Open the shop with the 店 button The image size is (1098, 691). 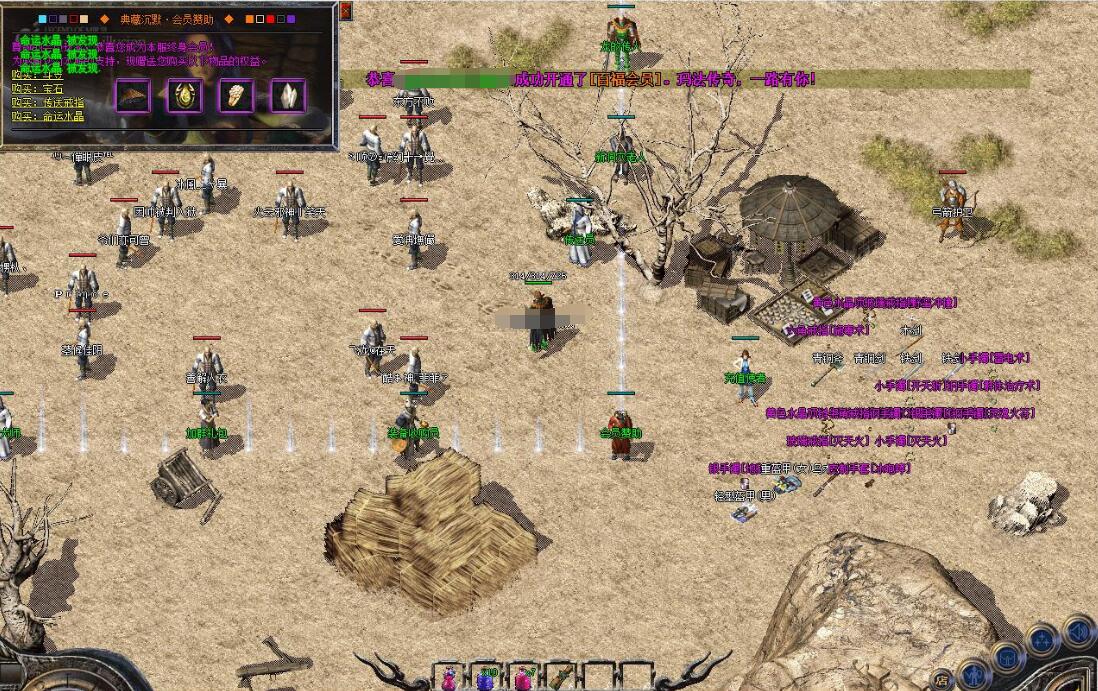pyautogui.click(x=942, y=680)
